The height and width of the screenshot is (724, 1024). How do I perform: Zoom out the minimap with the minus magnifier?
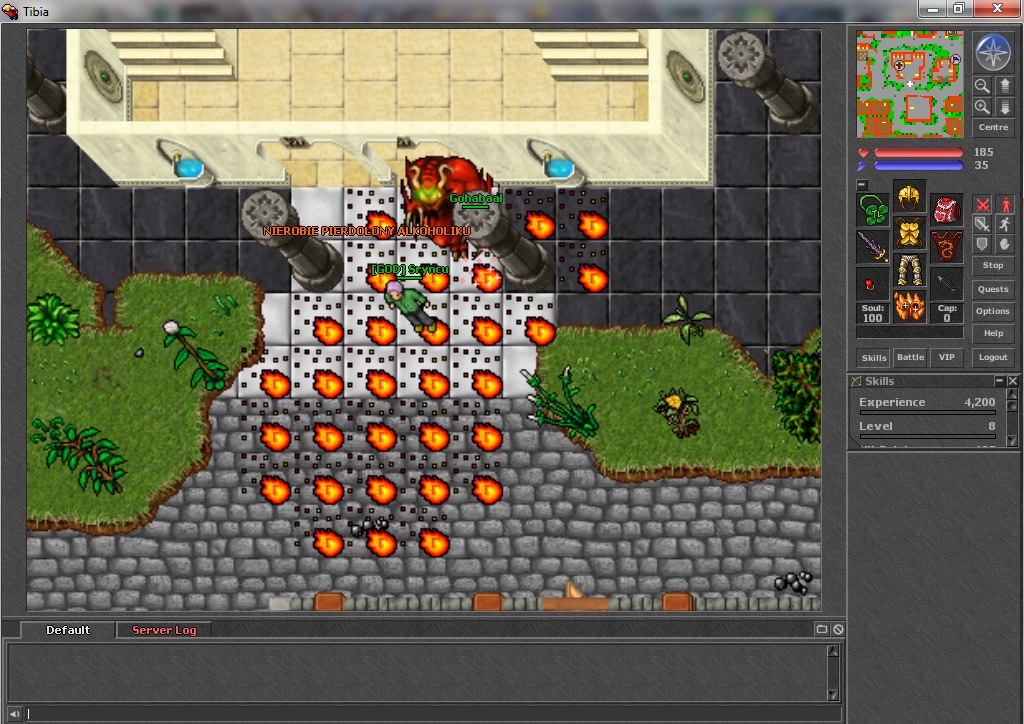pos(982,86)
